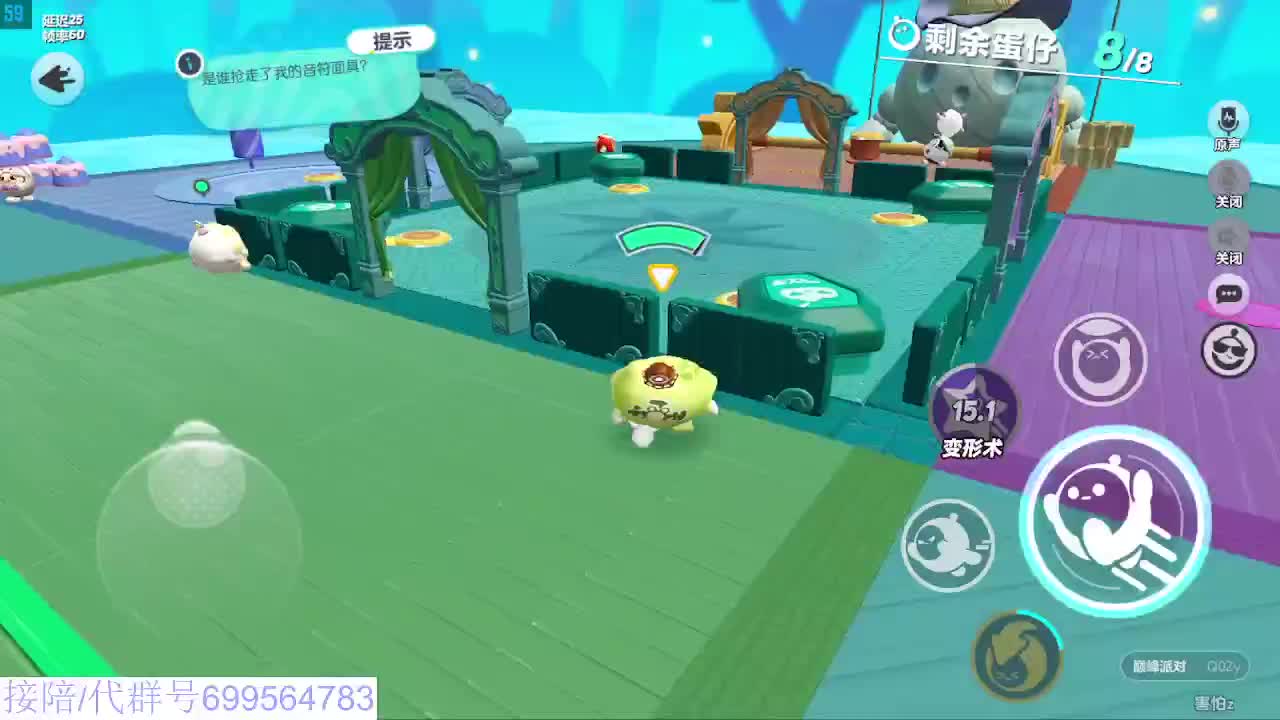Enable the second 关闭 disabled toggle
Viewport: 1280px width, 720px height.
tap(1227, 235)
